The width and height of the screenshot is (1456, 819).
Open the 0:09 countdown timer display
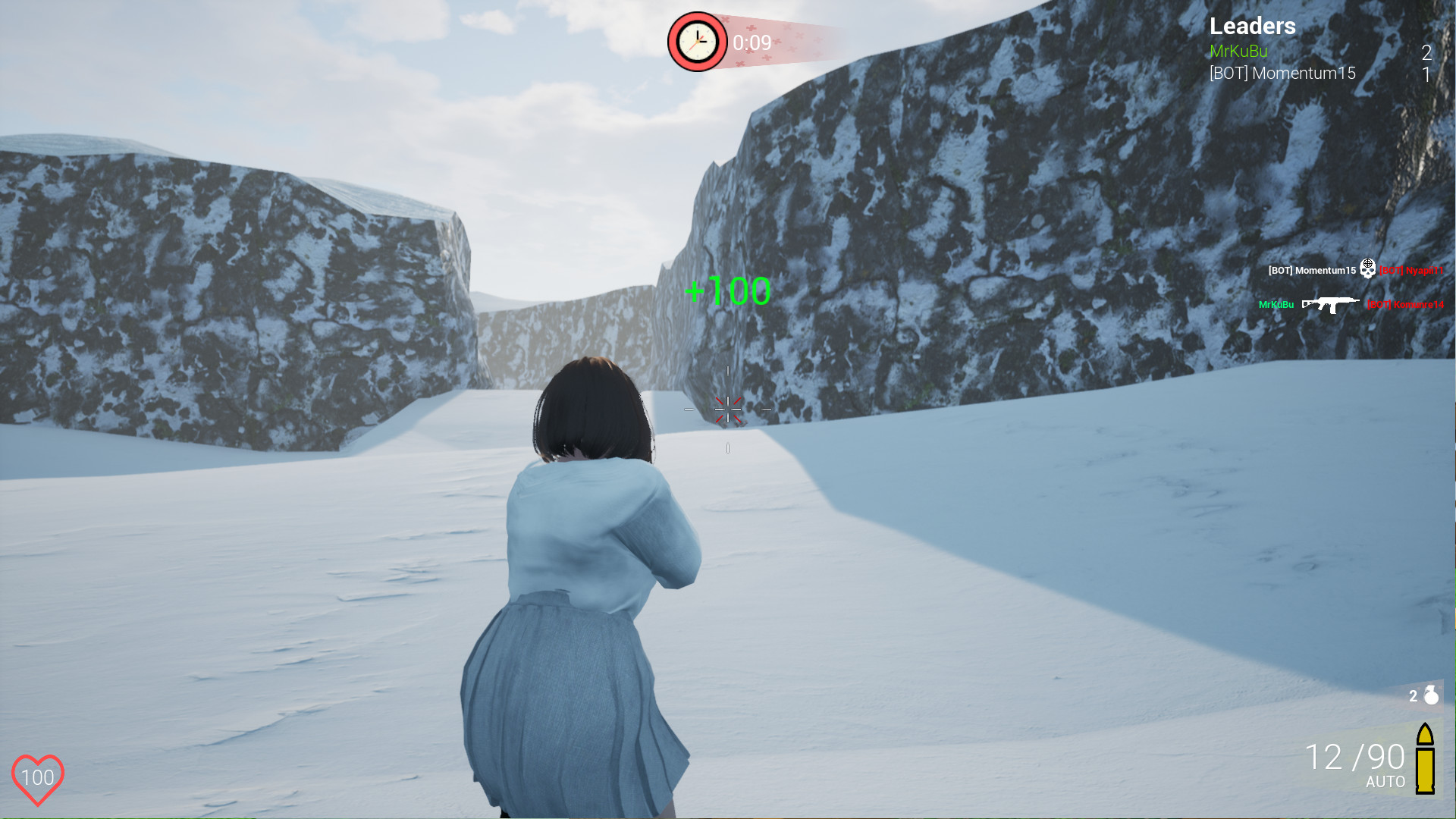point(751,43)
